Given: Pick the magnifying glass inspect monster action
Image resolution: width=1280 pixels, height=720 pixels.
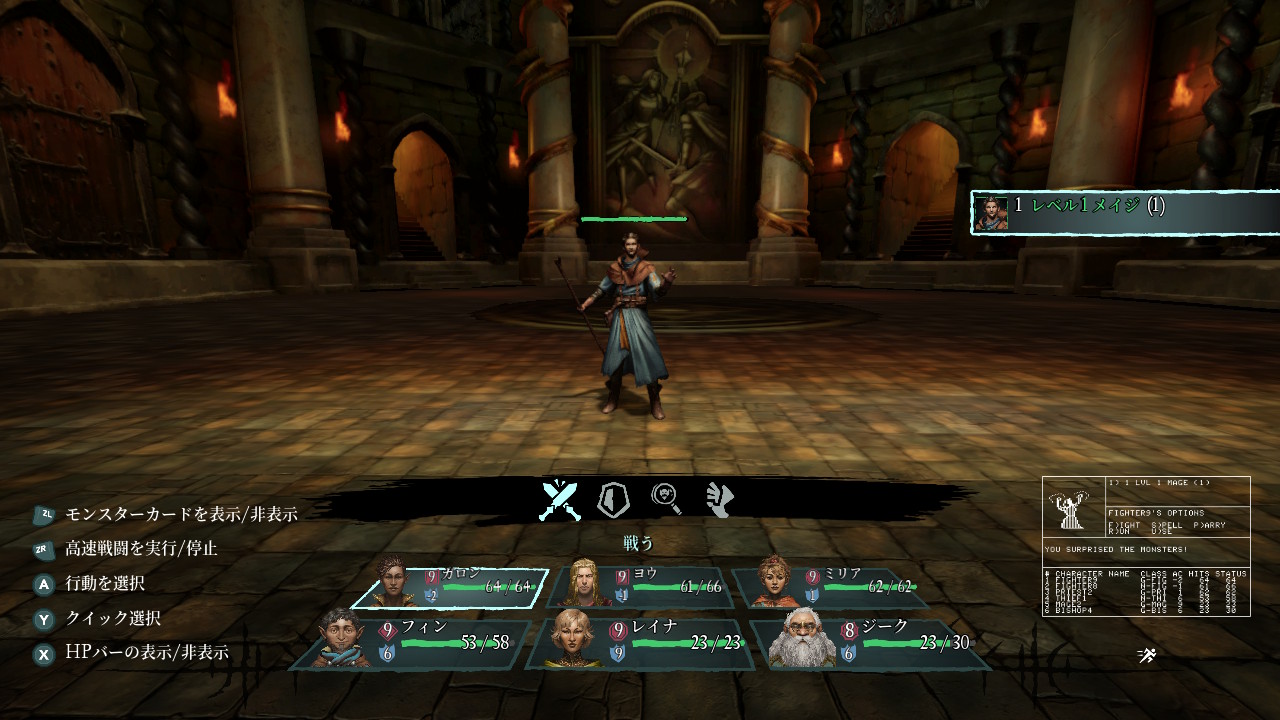Looking at the screenshot, I should click(x=667, y=499).
